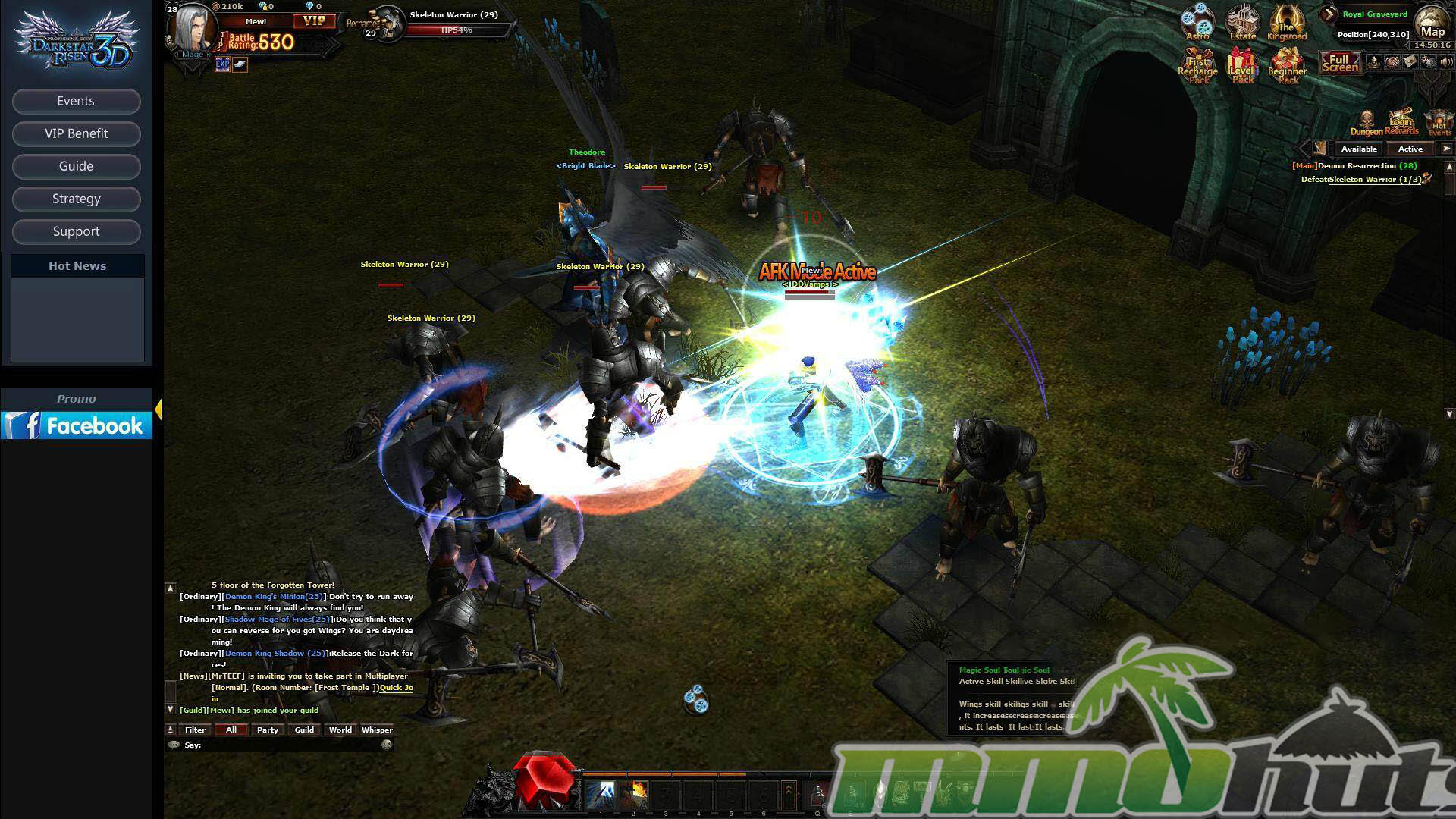Claim the First Recharge Pack
Screen dimensions: 1456x819
pyautogui.click(x=1197, y=66)
